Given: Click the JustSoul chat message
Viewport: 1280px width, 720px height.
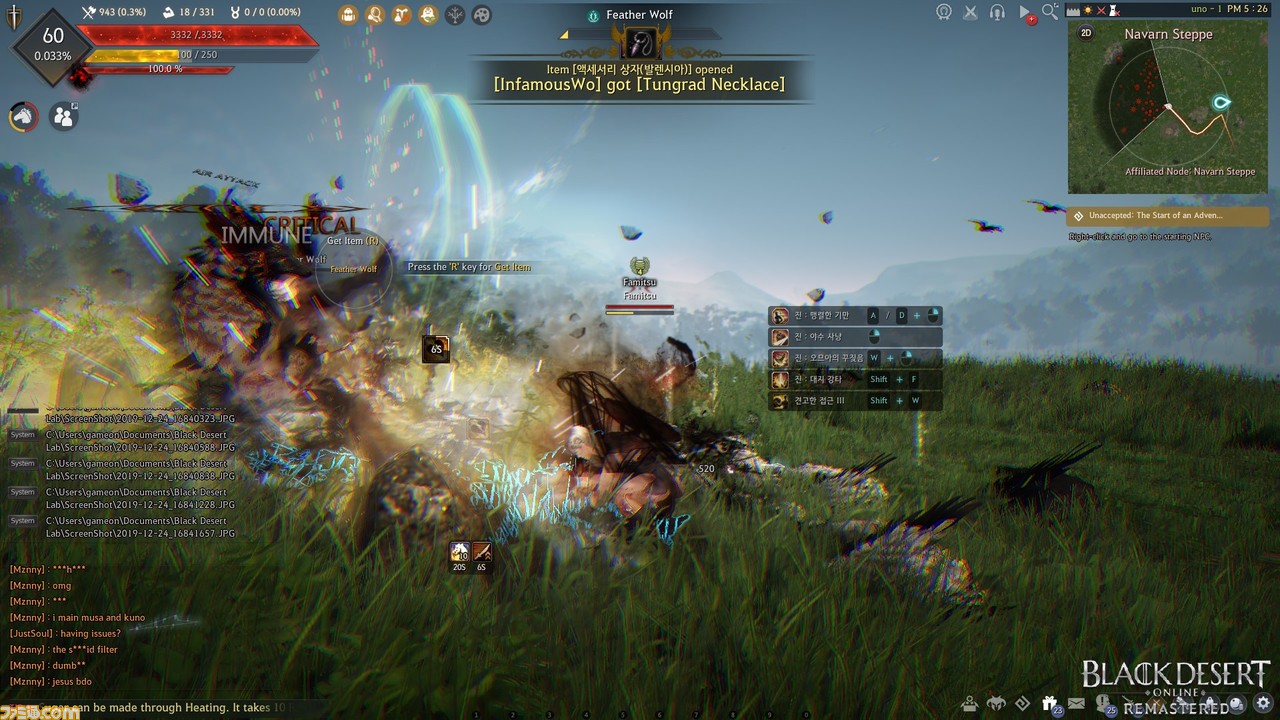Looking at the screenshot, I should coord(65,633).
